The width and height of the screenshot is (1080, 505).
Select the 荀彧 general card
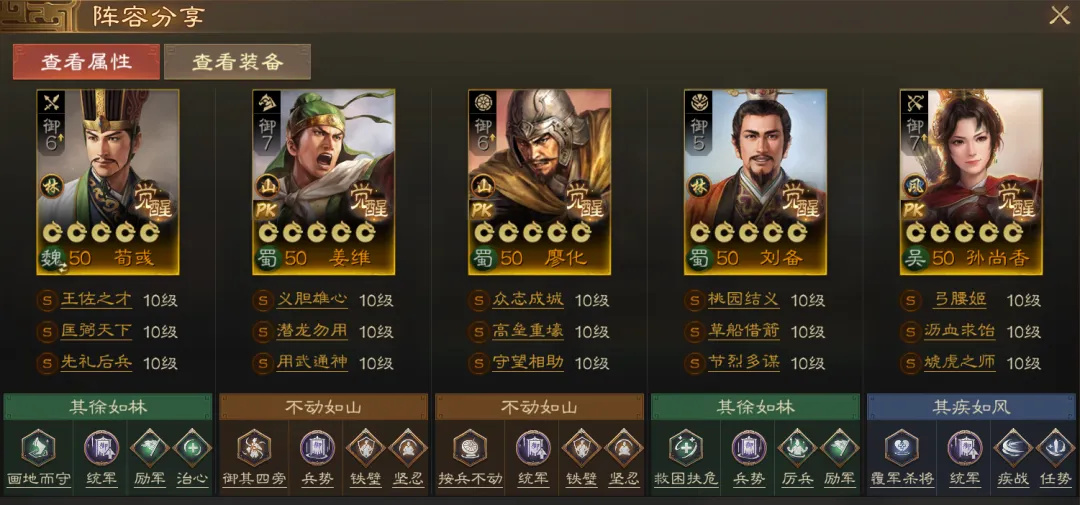click(108, 182)
